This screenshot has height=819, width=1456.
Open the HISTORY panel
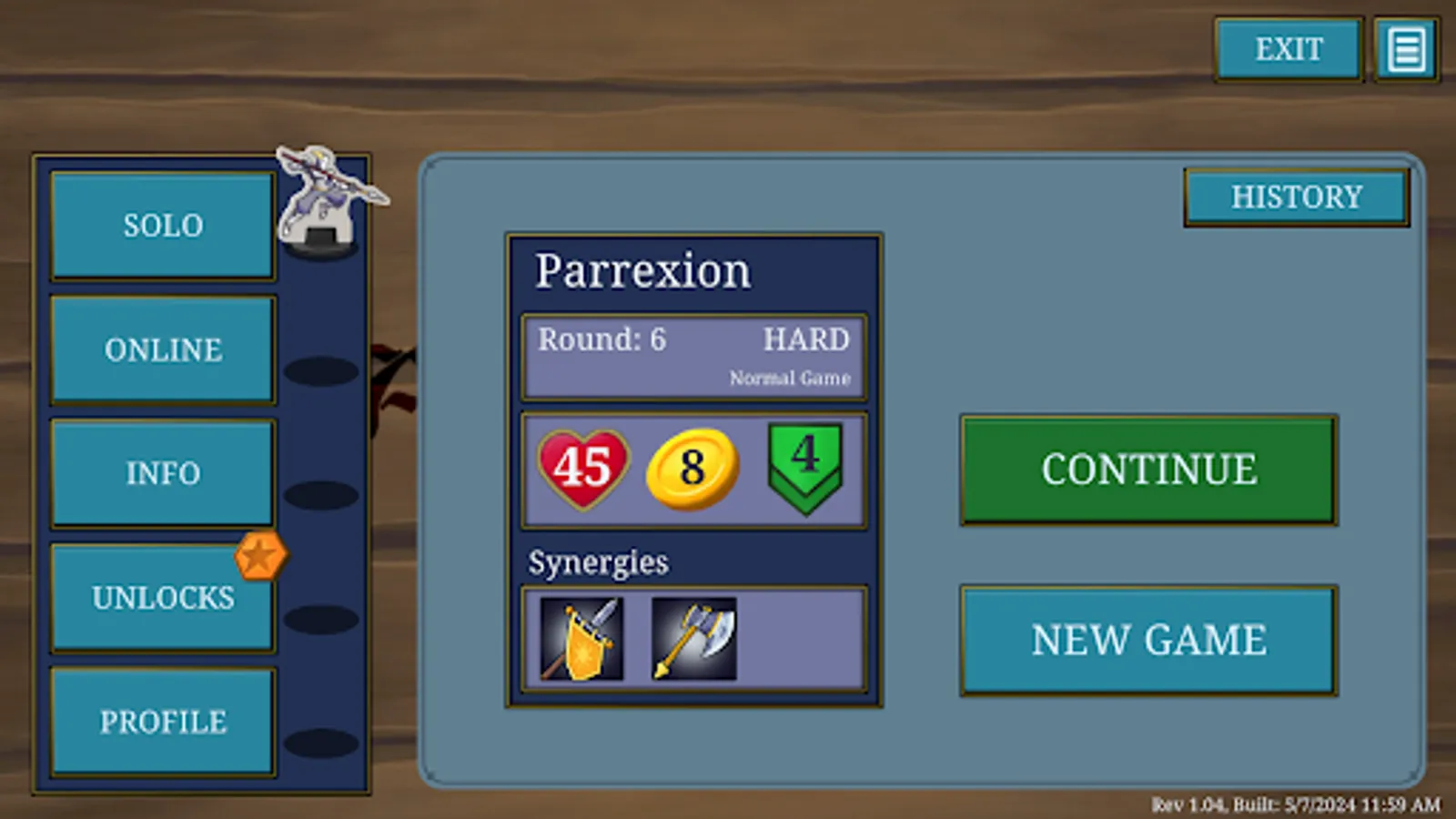[x=1296, y=197]
